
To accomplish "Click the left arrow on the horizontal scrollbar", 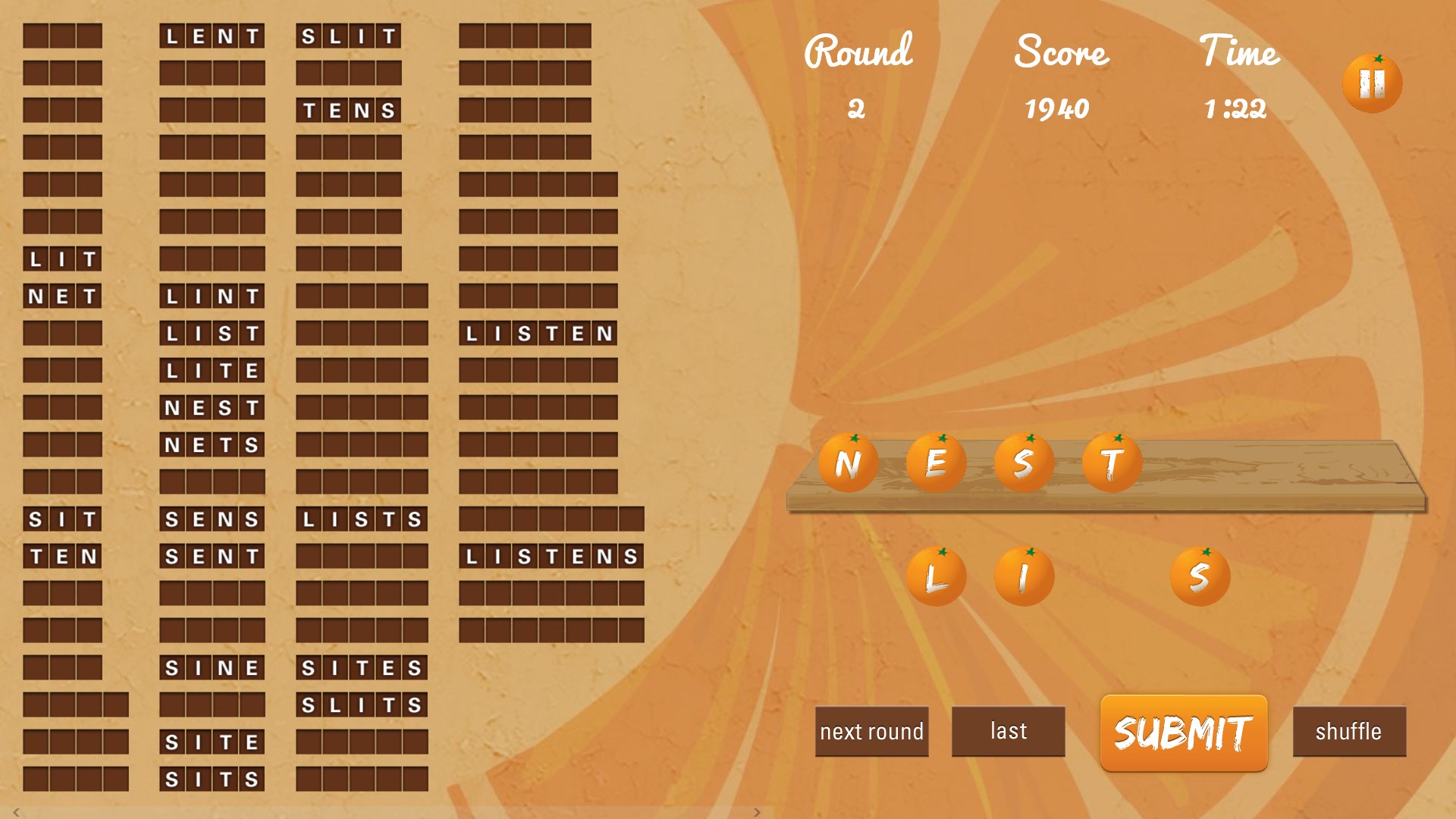I will pos(16,812).
